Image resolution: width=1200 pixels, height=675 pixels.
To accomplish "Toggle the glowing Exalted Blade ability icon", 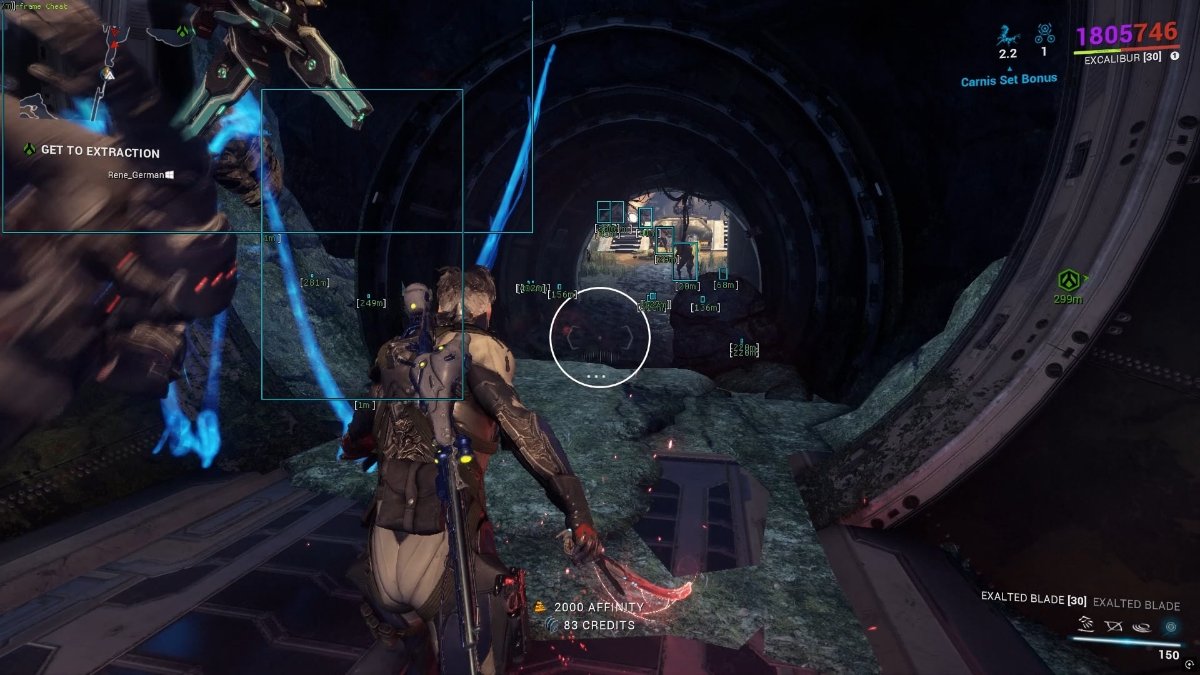I will (x=1170, y=627).
